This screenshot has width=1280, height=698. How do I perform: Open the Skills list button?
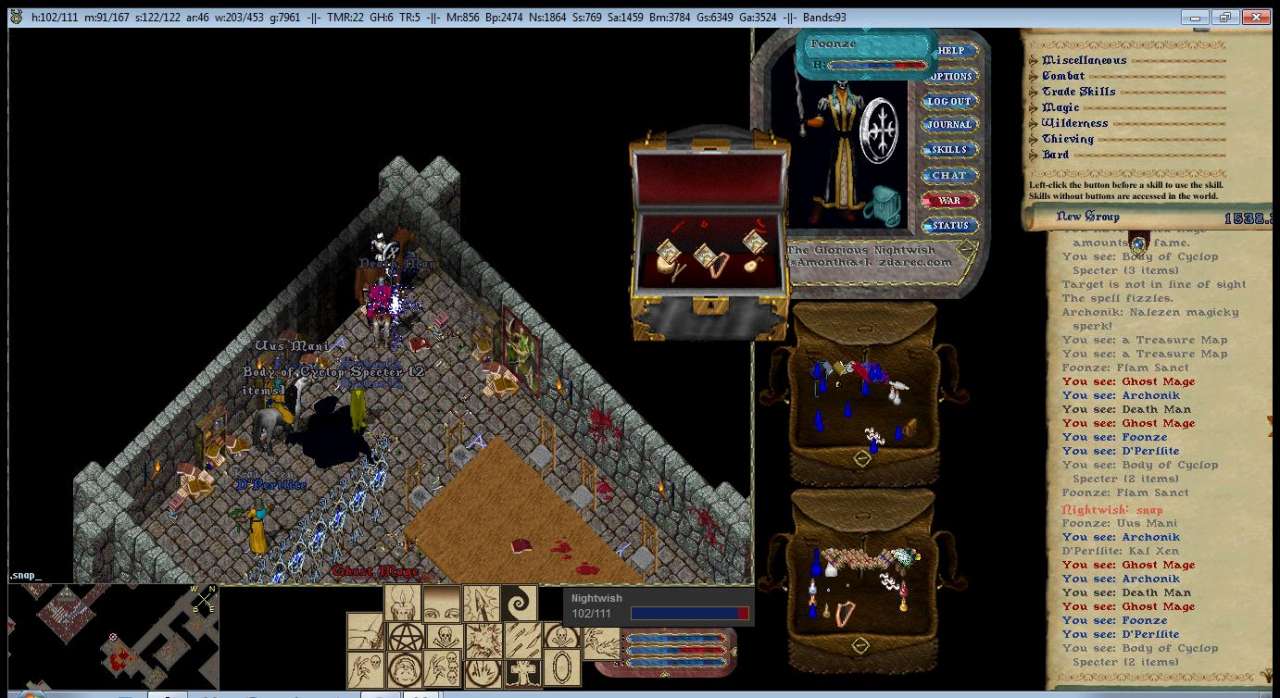tap(949, 150)
